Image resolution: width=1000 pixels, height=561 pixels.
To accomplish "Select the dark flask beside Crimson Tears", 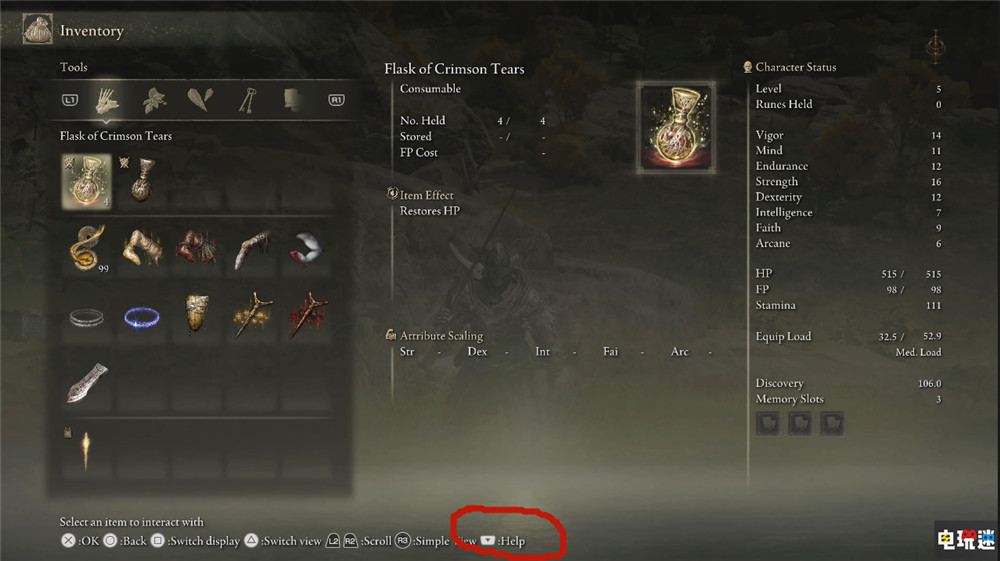I will click(x=141, y=180).
